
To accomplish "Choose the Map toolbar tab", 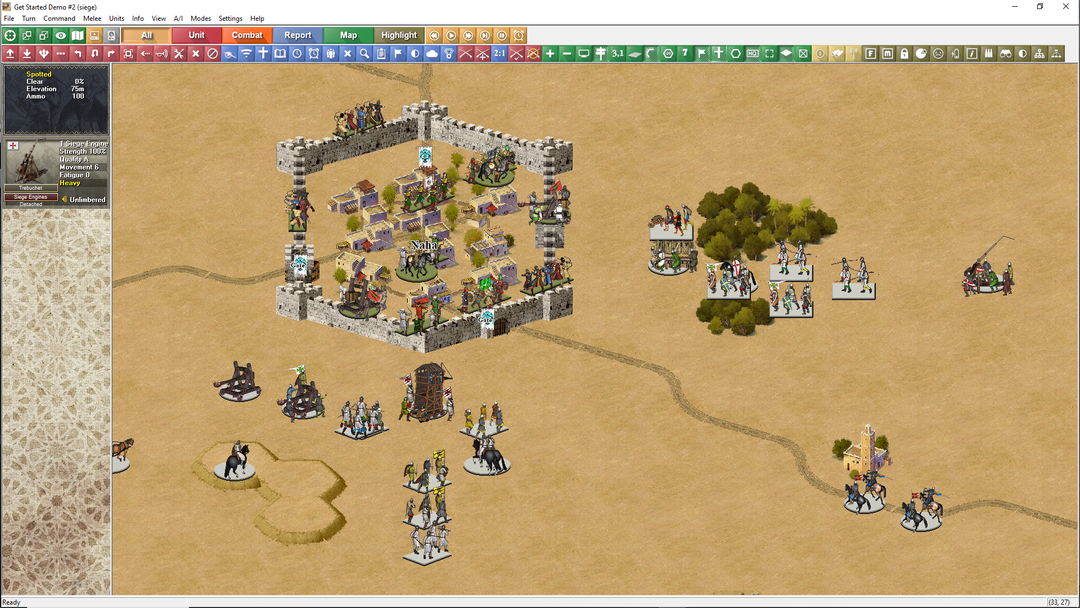I will coord(348,35).
